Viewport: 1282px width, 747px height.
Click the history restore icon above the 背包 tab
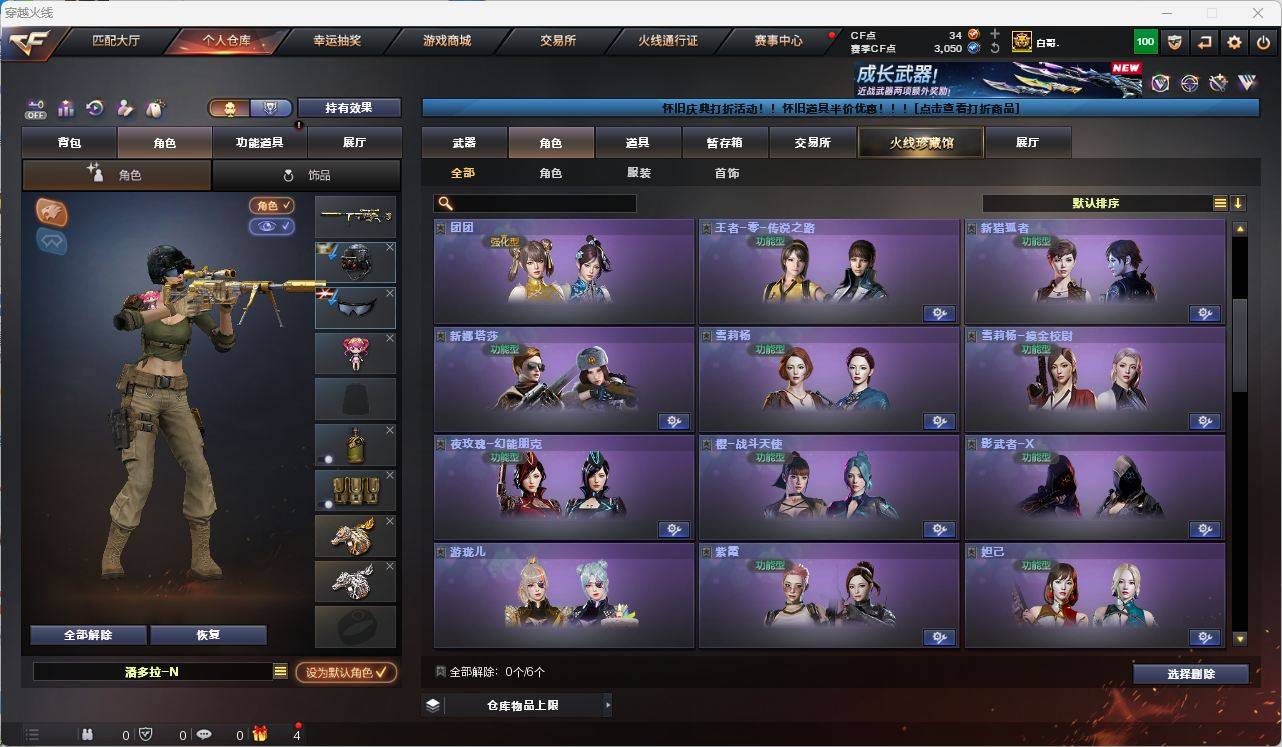pos(95,107)
